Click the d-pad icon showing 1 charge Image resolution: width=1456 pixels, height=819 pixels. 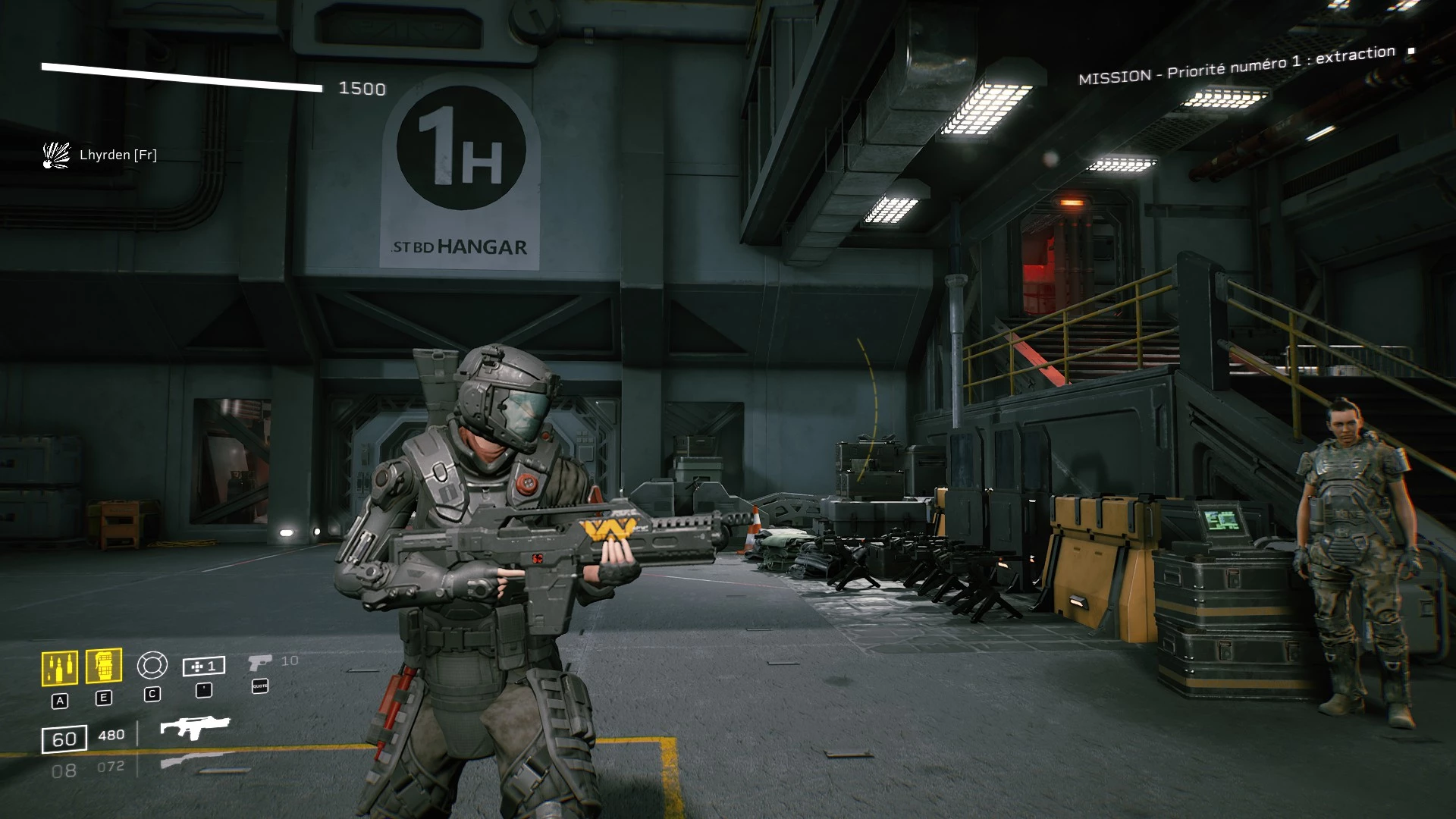click(x=203, y=666)
